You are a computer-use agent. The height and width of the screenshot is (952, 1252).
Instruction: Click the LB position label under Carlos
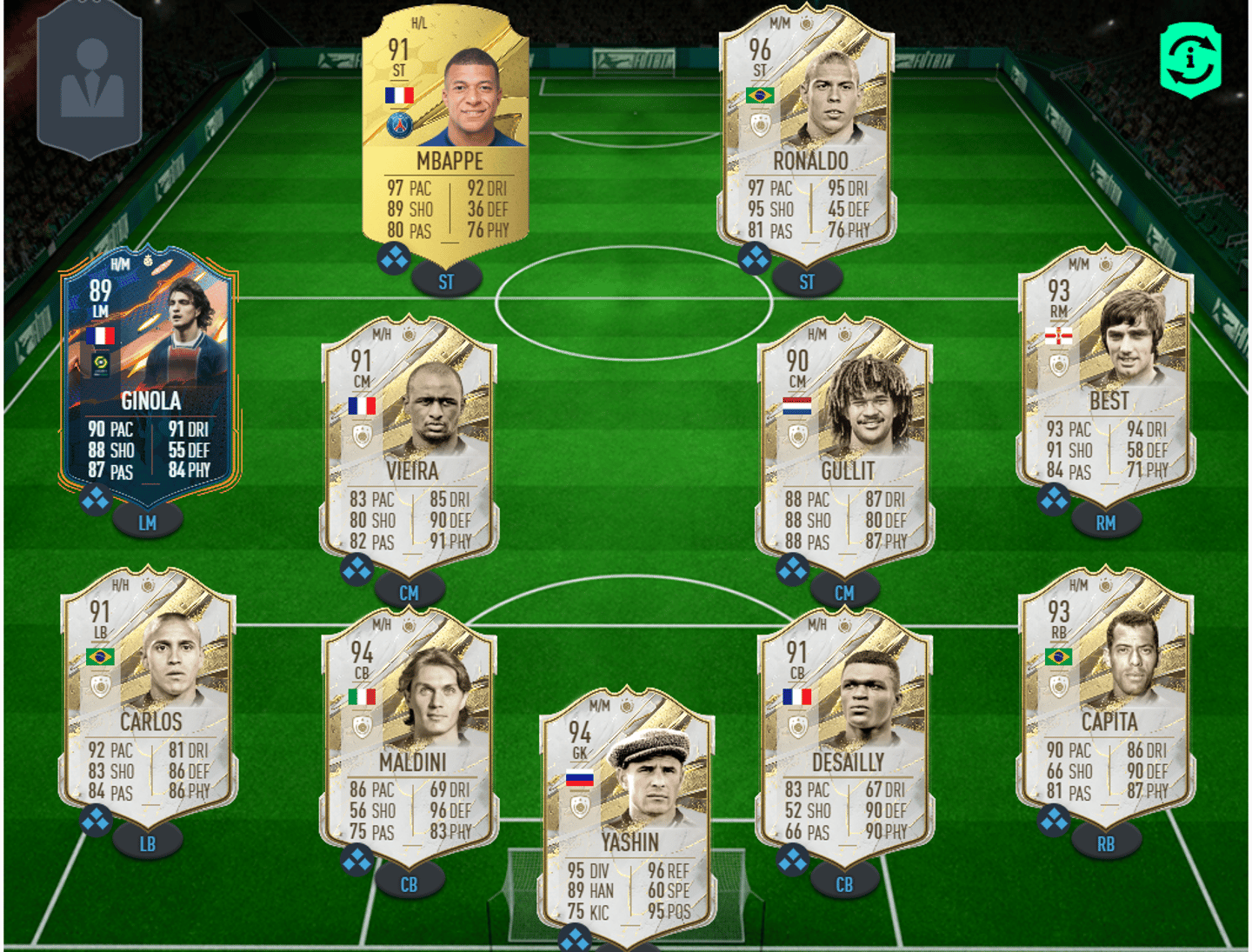(x=148, y=843)
